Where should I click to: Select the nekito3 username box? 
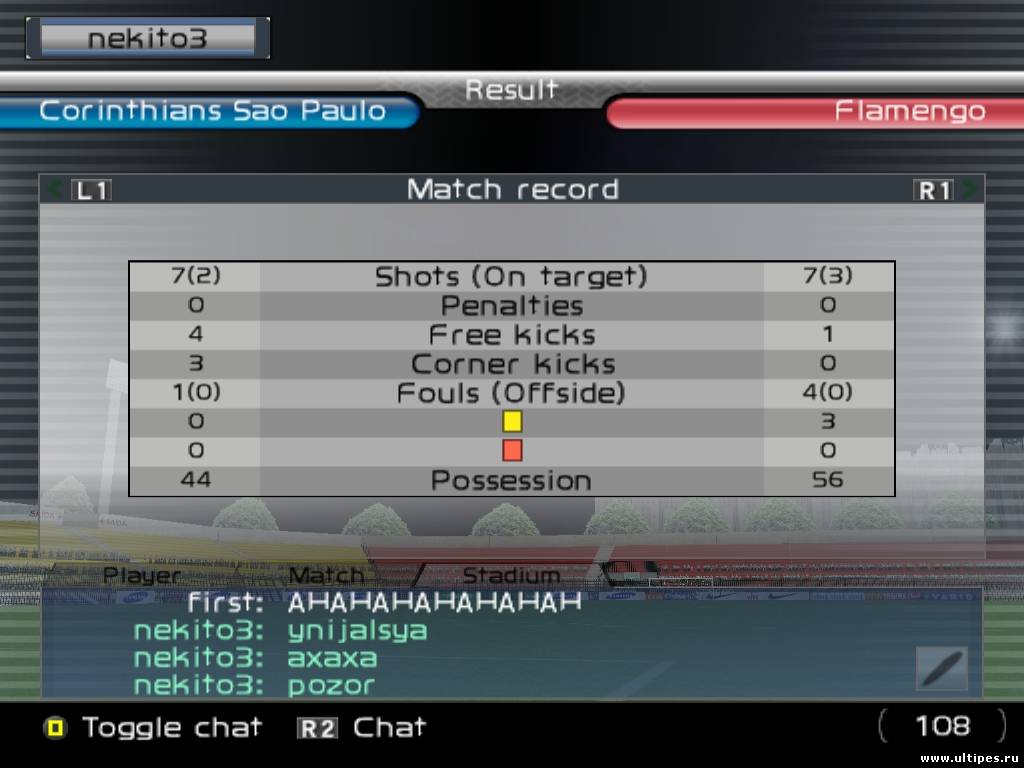pos(148,38)
